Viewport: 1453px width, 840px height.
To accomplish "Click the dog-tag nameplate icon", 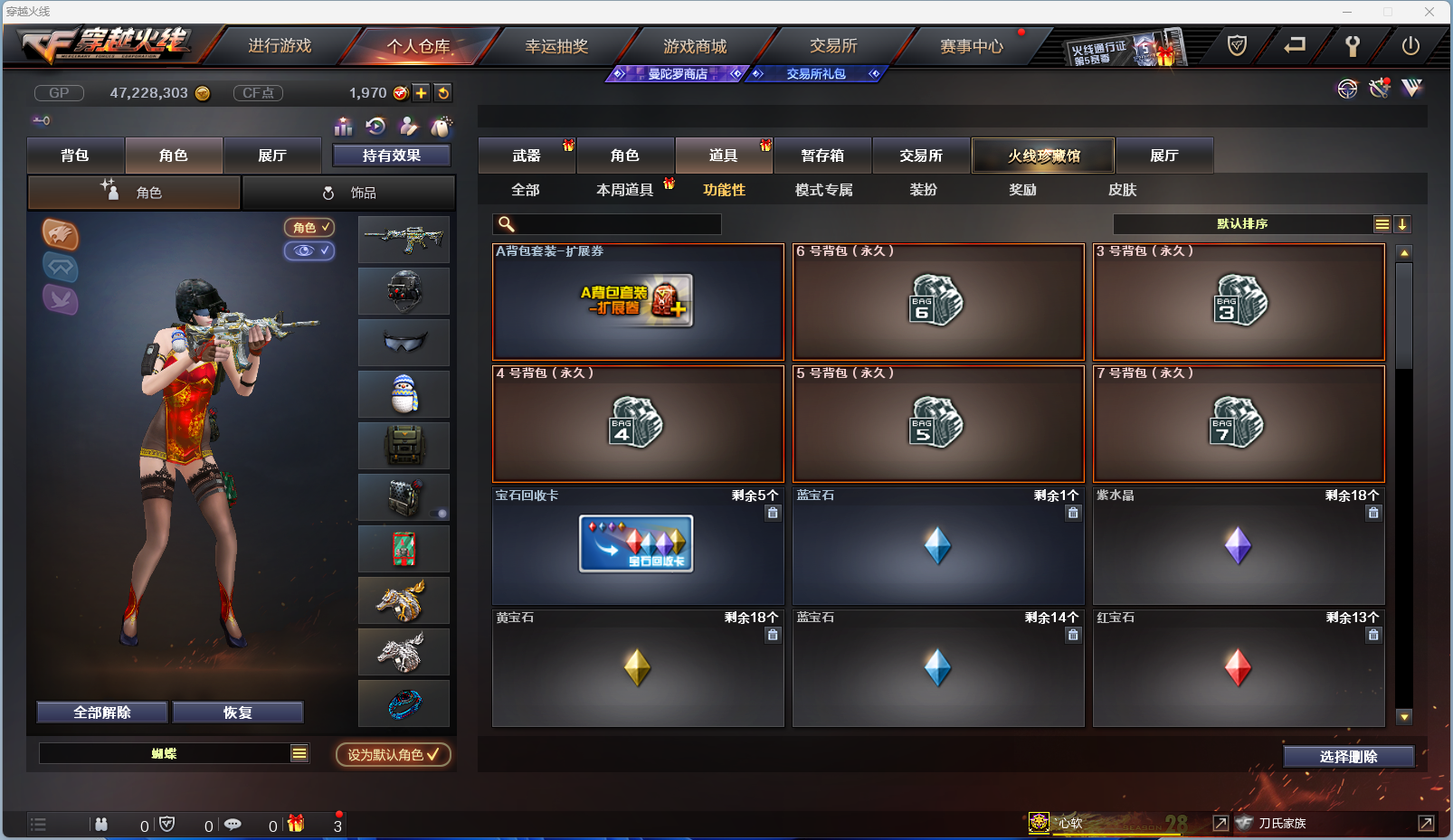I will tap(441, 127).
